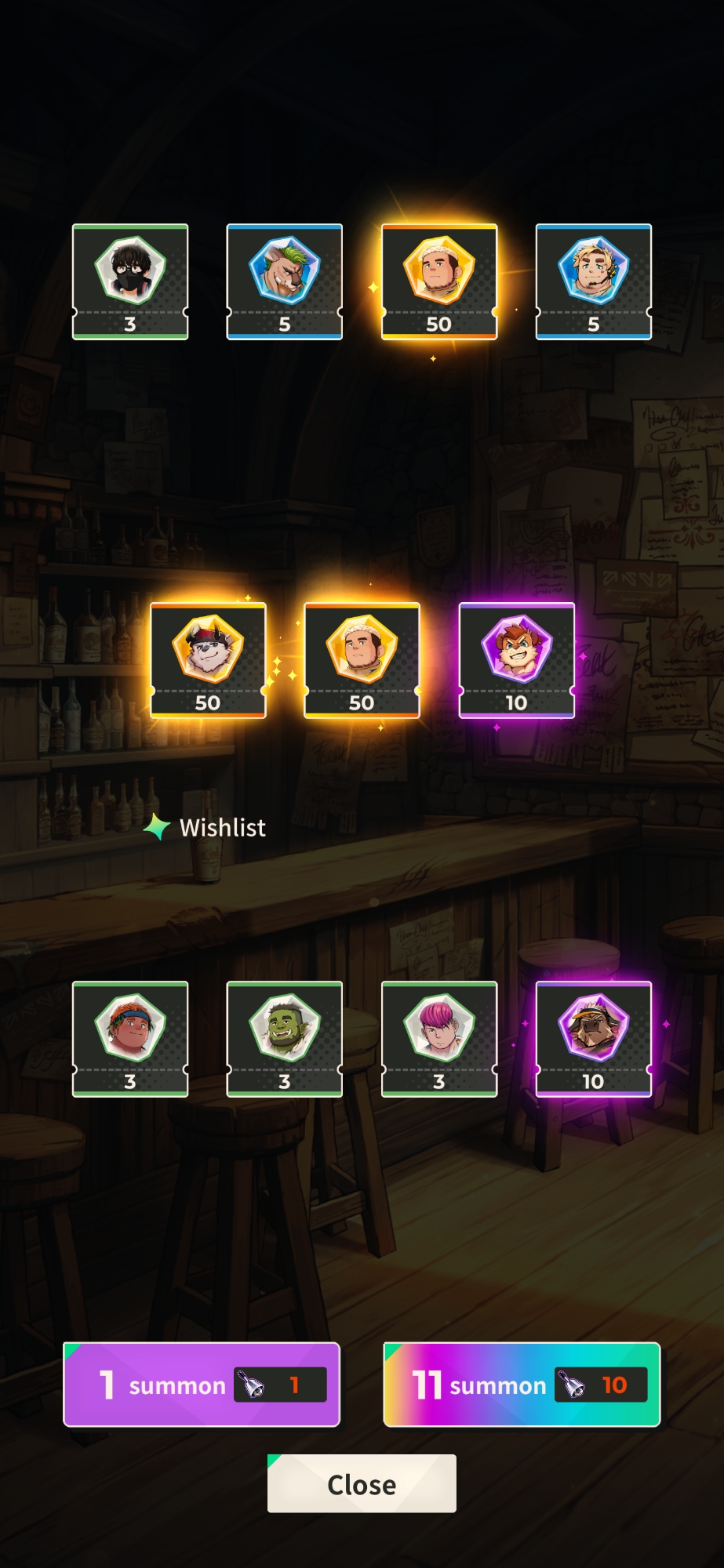Select the purple-framed grinning brown-haired card
The width and height of the screenshot is (724, 1568).
[x=517, y=660]
